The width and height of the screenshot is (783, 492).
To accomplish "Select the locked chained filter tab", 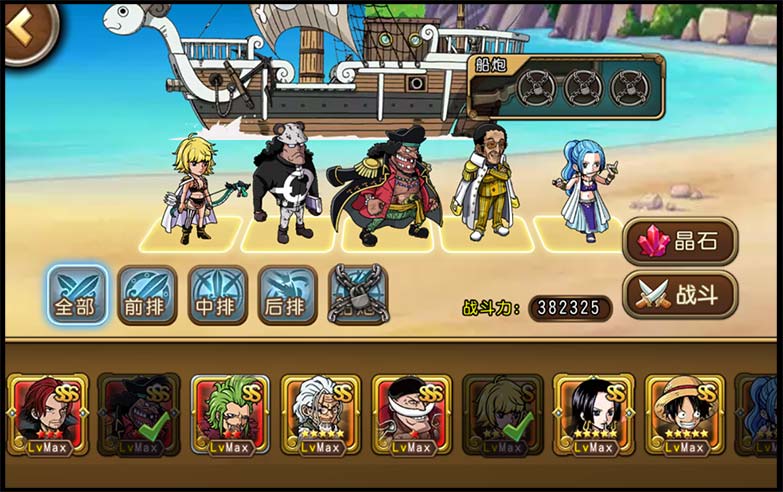I will pyautogui.click(x=358, y=295).
